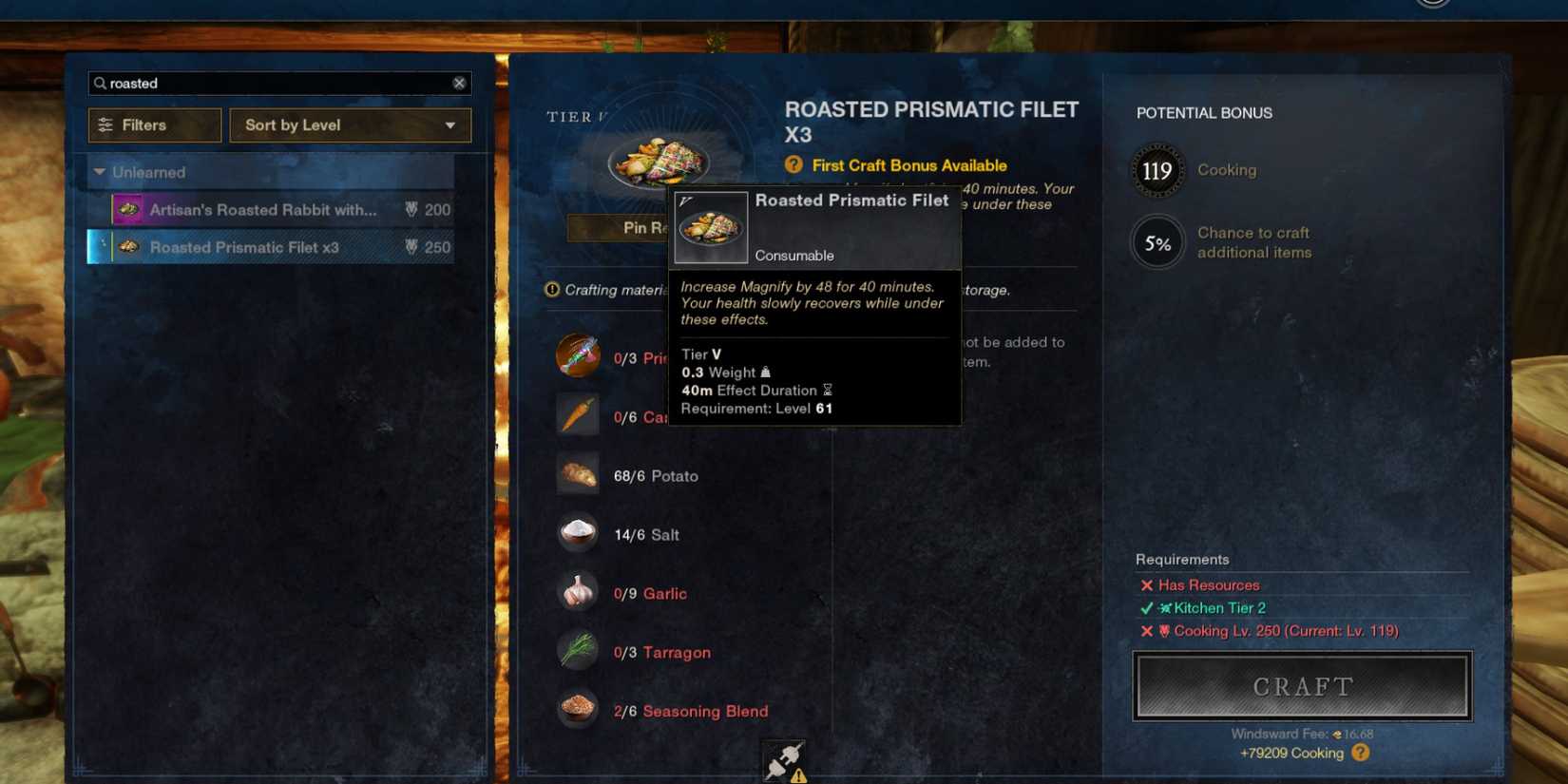The image size is (1568, 784).
Task: Click the disconnected plug warning icon
Action: 781,760
